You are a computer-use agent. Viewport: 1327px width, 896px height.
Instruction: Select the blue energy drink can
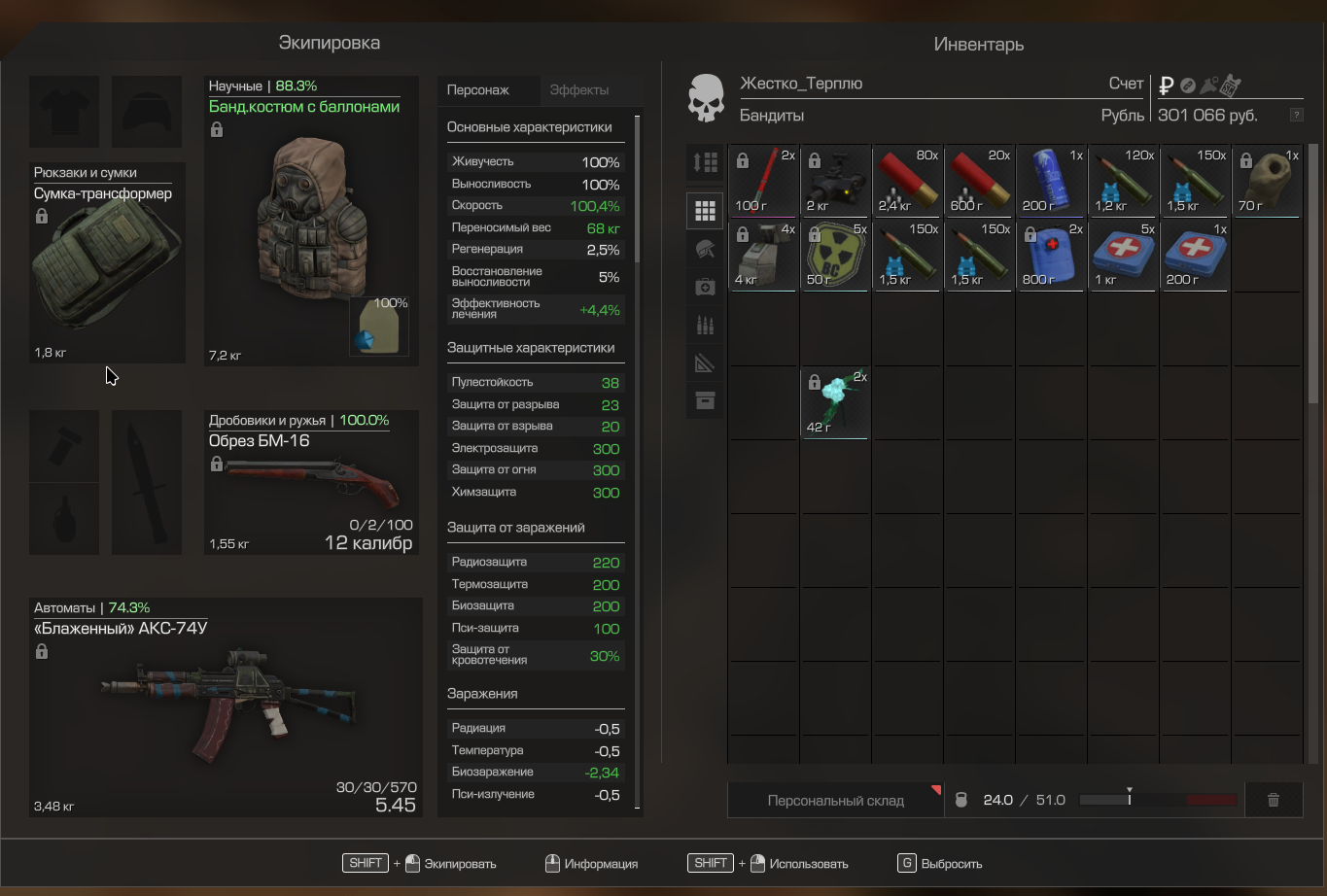pyautogui.click(x=1051, y=181)
